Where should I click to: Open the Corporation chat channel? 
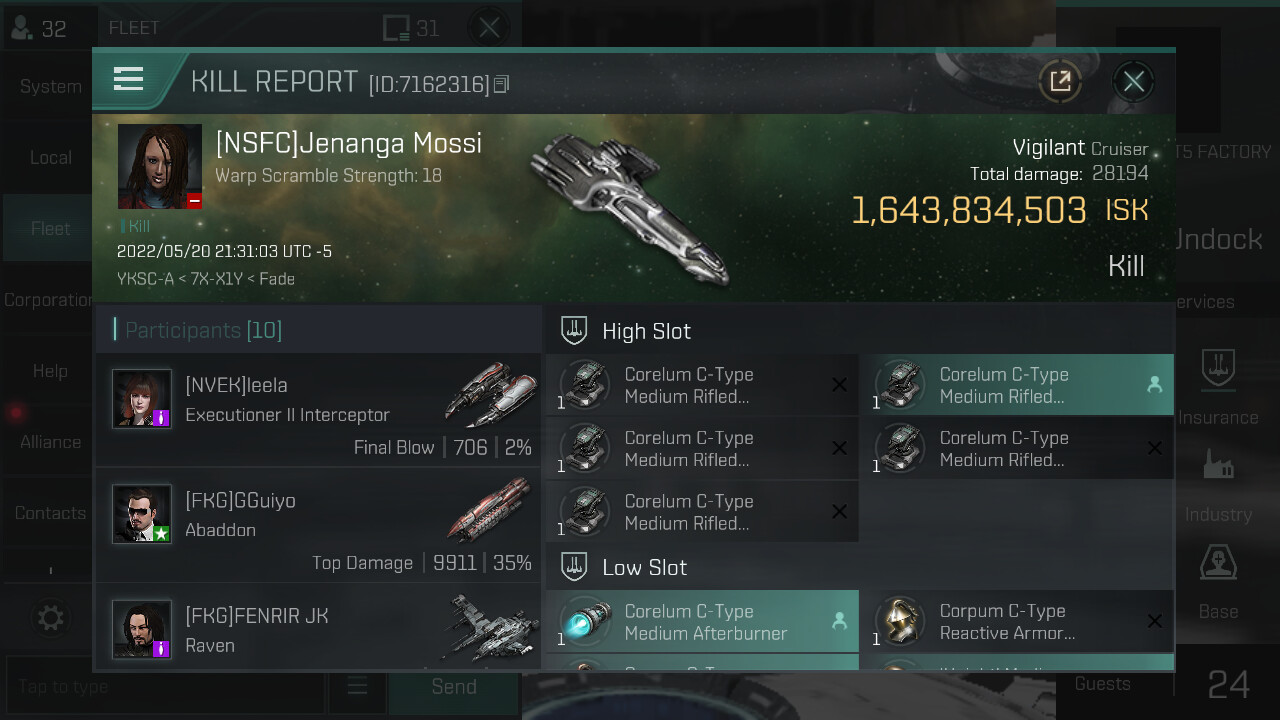(48, 300)
